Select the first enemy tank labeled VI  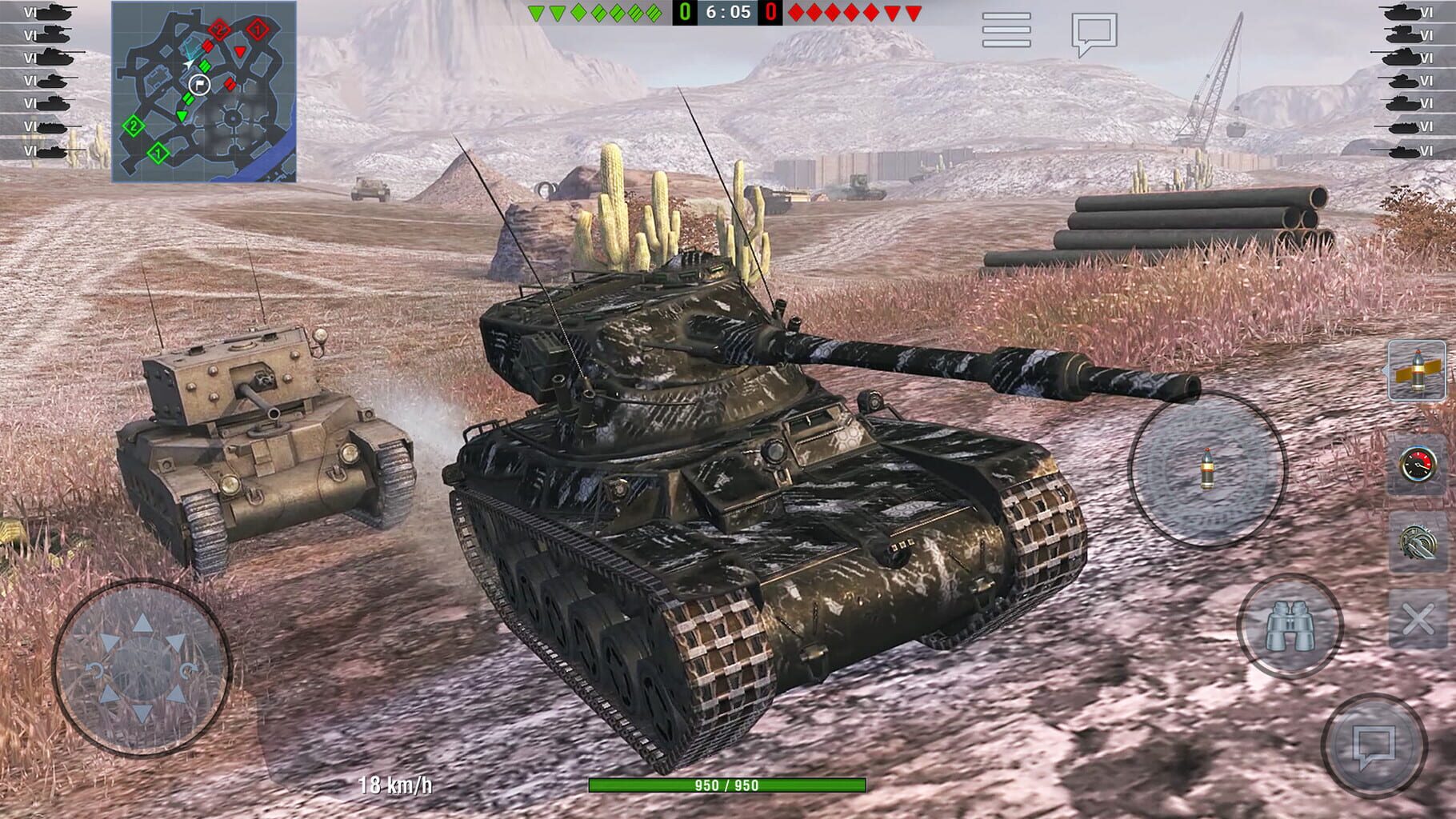coord(1413,11)
